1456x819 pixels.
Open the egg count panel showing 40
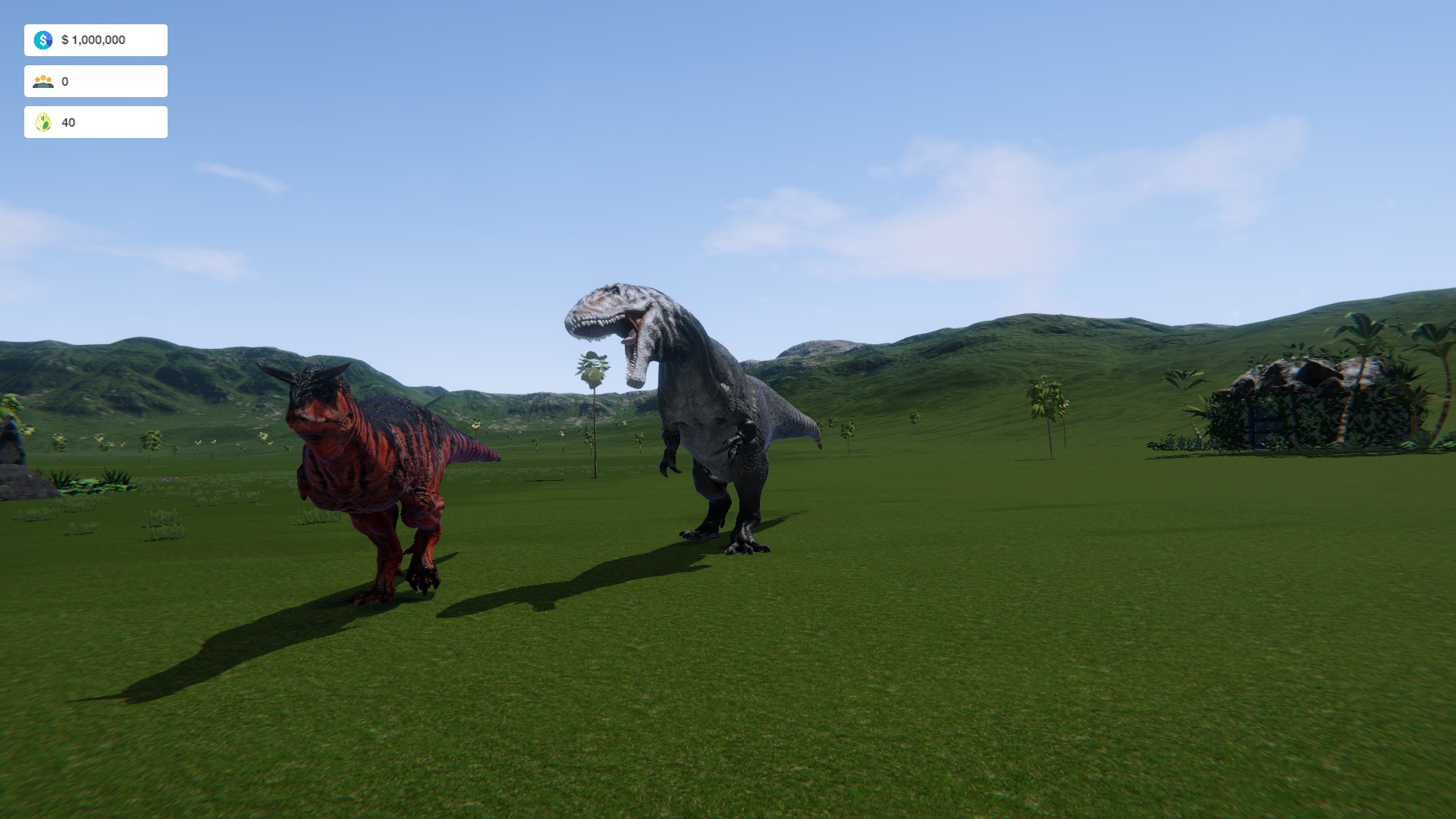coord(96,121)
